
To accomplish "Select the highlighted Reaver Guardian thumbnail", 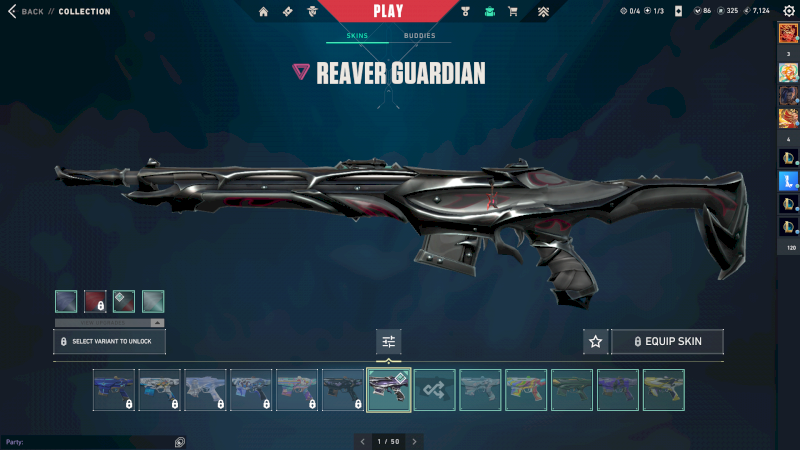I will click(389, 390).
